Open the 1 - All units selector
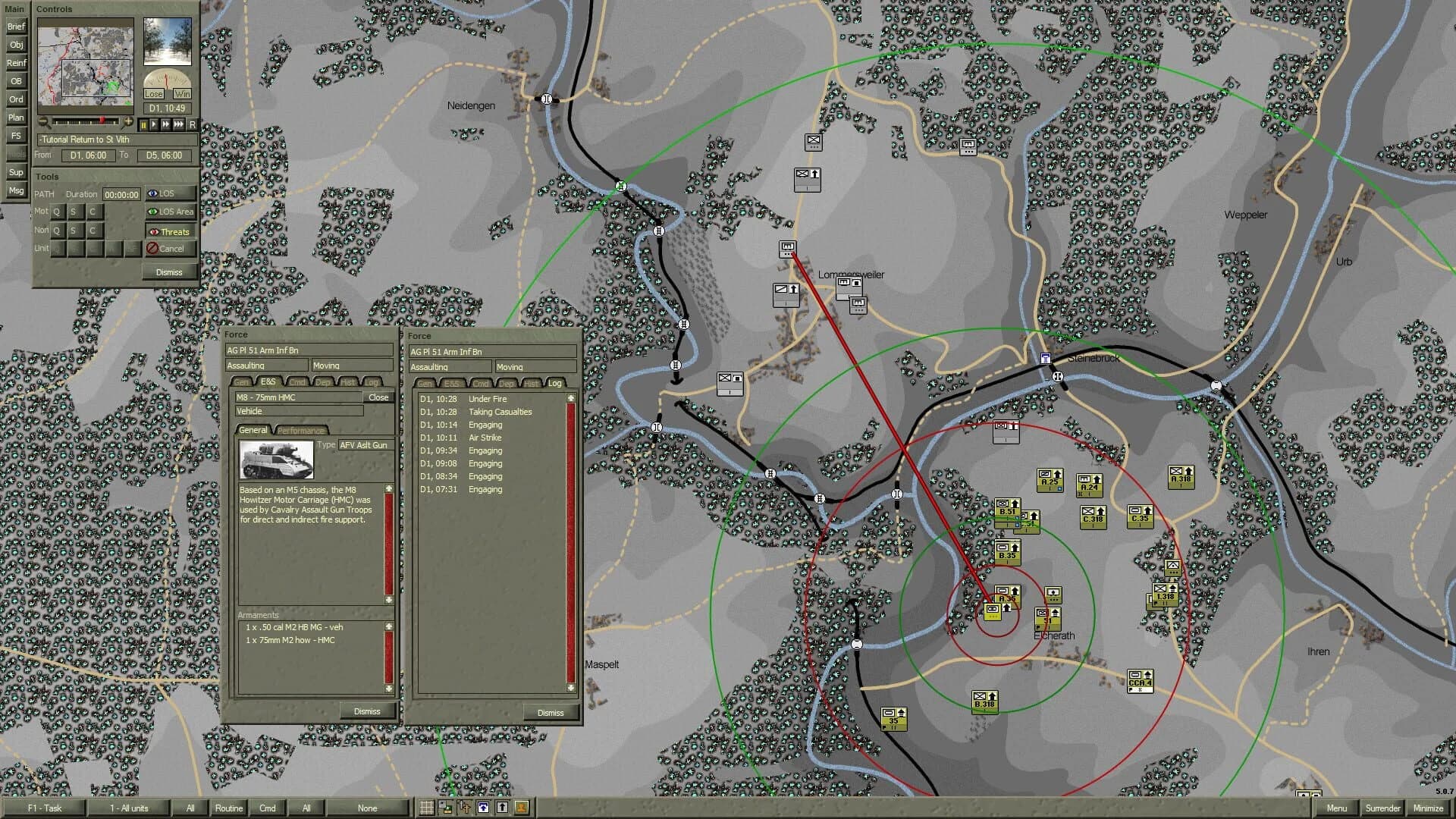Viewport: 1456px width, 819px height. 130,808
